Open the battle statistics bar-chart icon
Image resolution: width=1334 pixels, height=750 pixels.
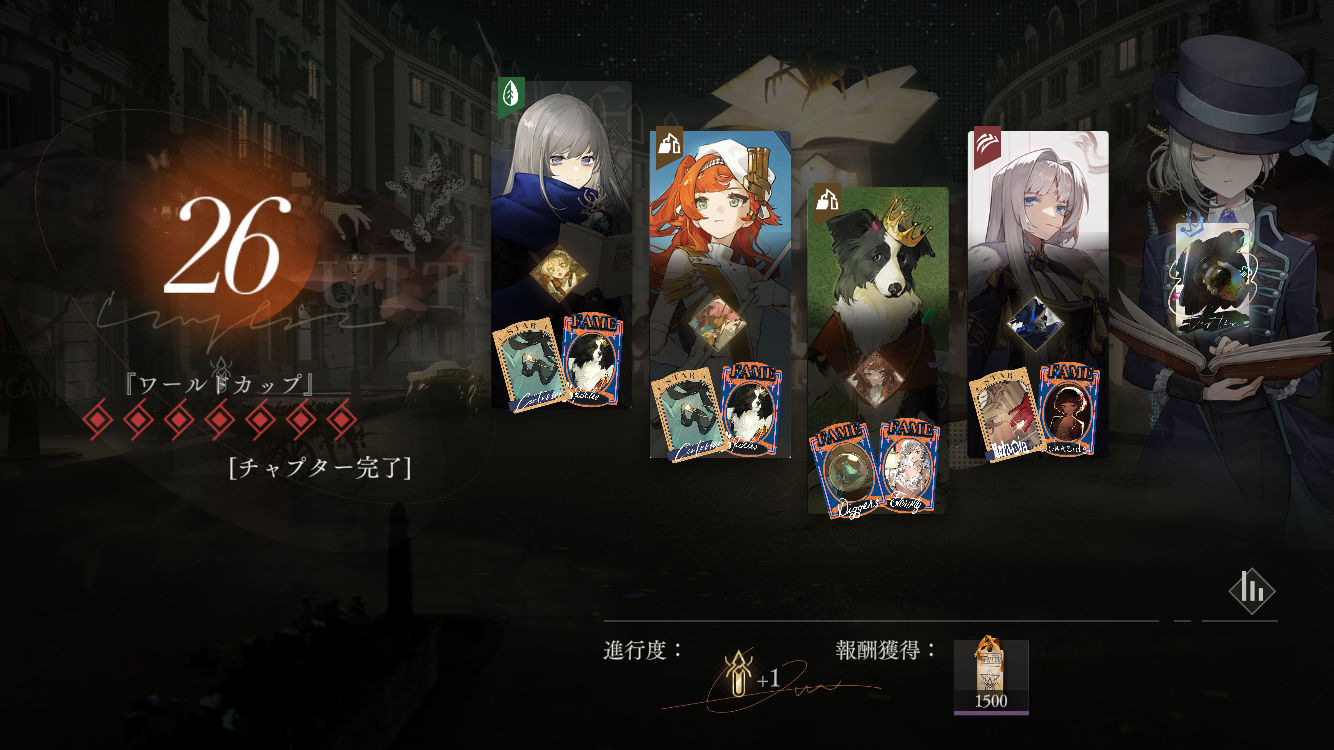[x=1251, y=591]
